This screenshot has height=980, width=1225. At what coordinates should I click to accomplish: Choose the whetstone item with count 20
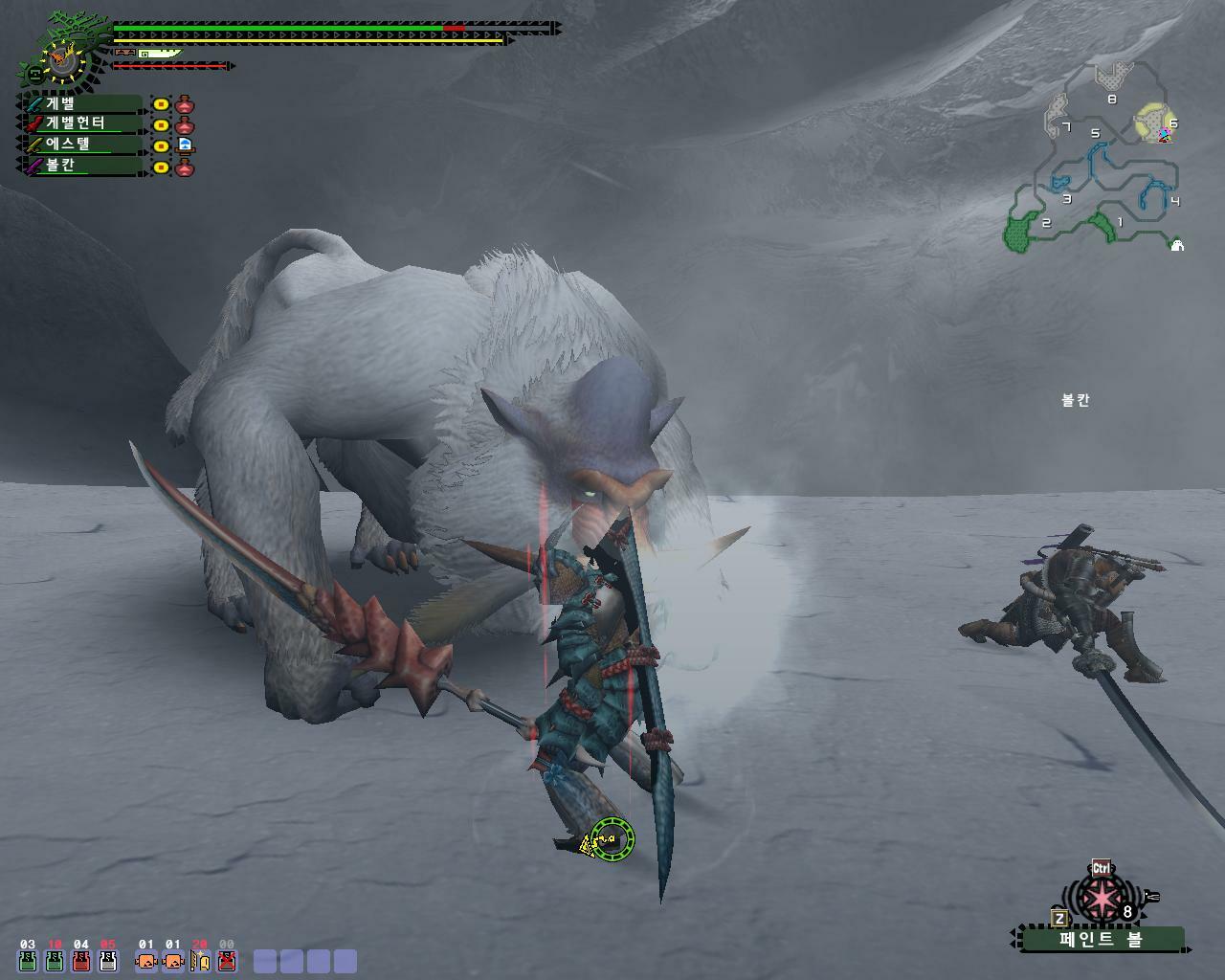(x=199, y=961)
